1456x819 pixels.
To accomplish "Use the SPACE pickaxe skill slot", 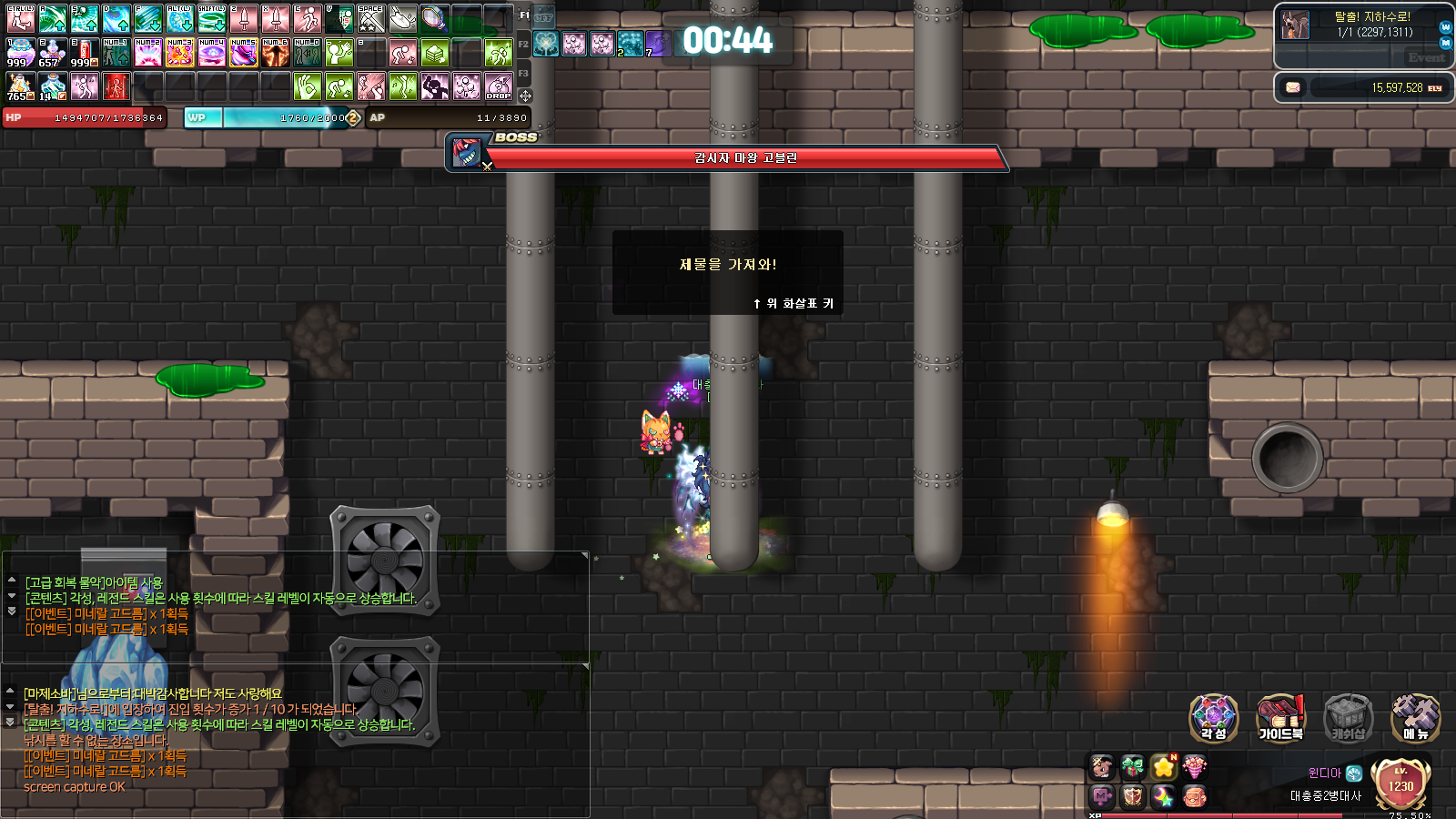I will coord(370,18).
